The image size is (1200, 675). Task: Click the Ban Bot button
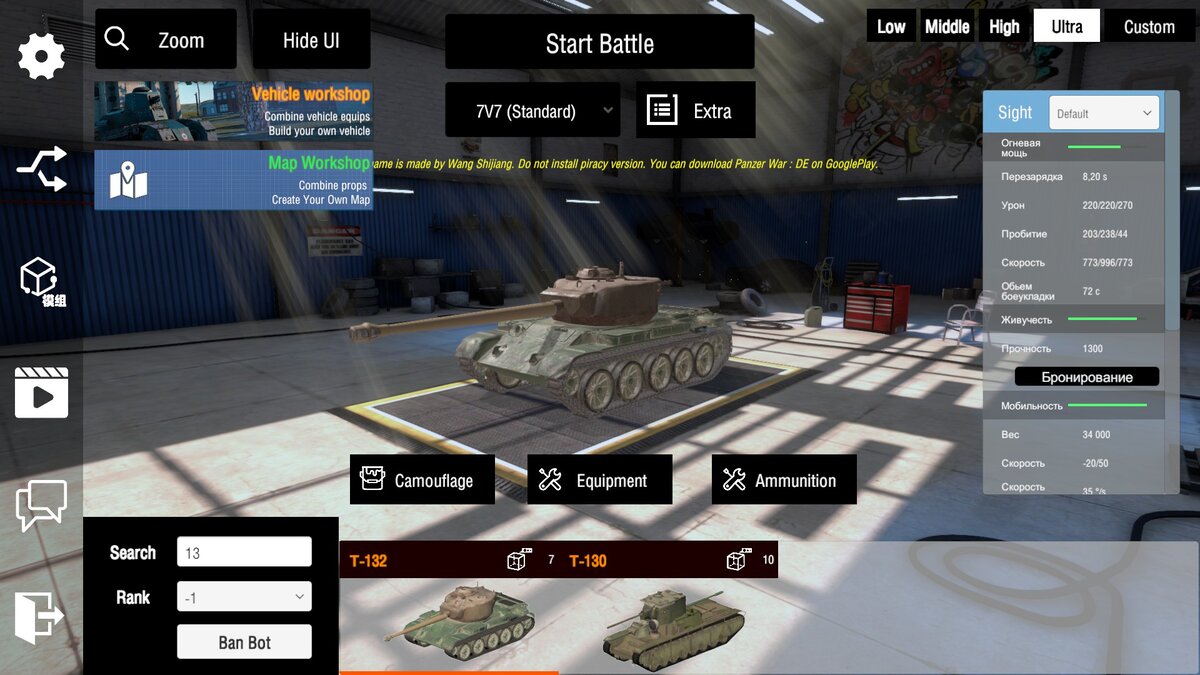pyautogui.click(x=244, y=642)
